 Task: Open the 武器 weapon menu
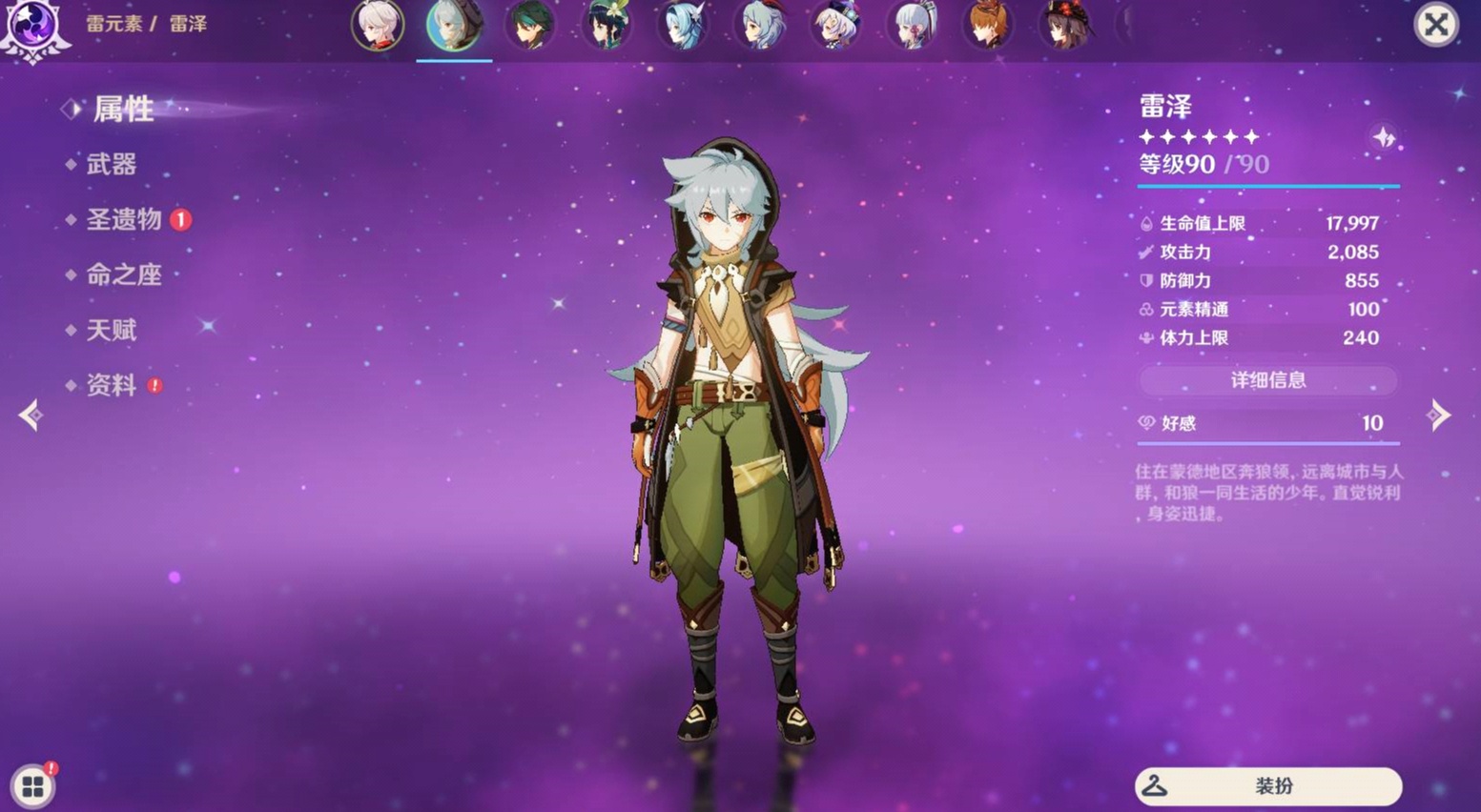click(112, 165)
